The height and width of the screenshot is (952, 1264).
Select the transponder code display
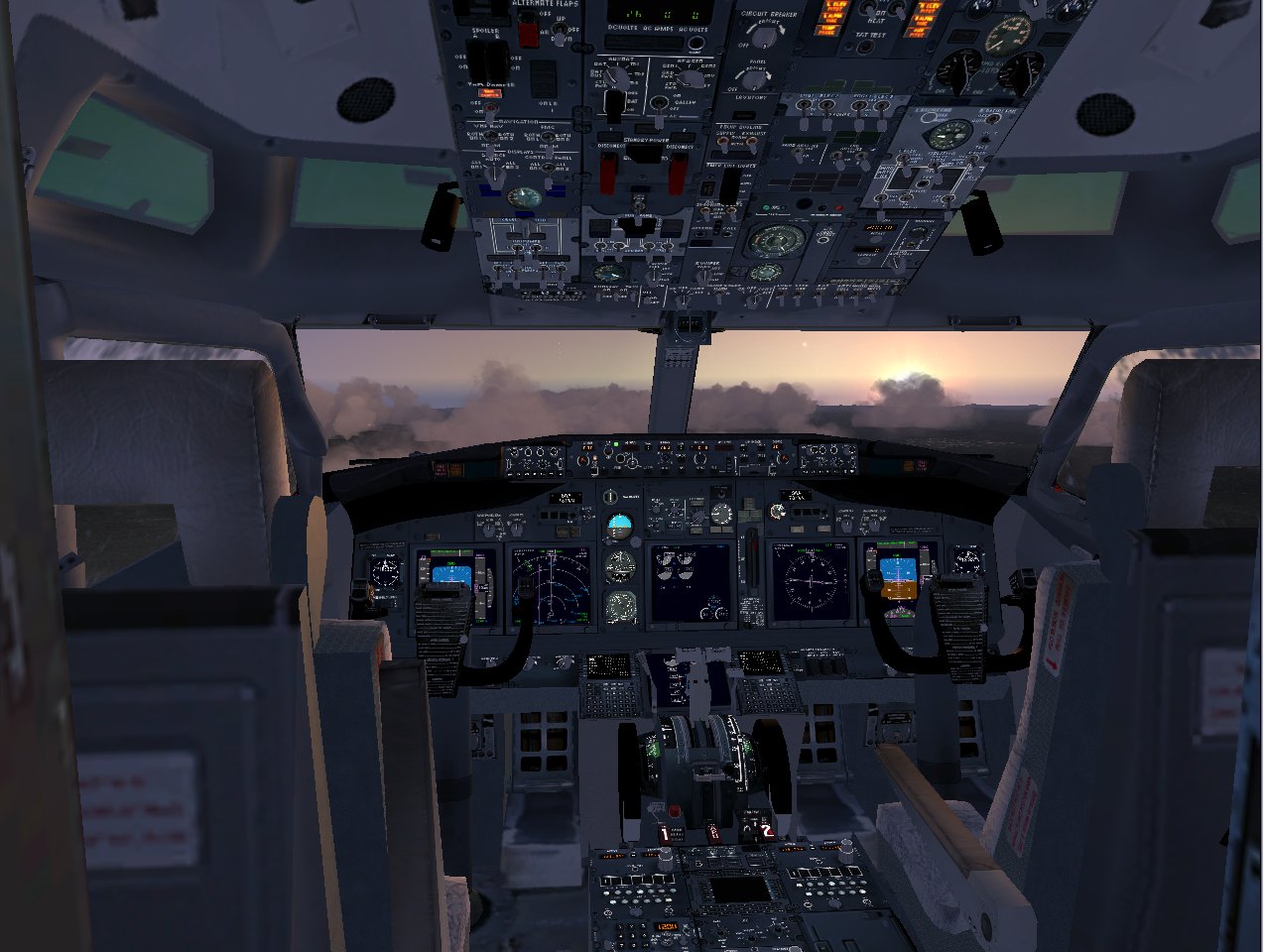point(666,926)
